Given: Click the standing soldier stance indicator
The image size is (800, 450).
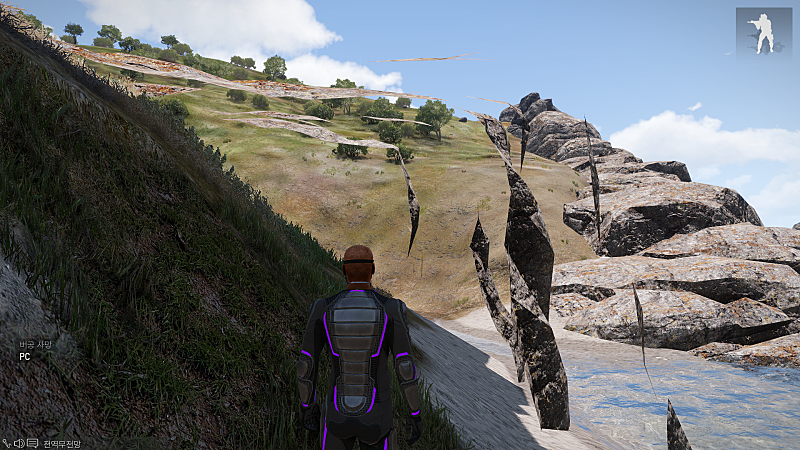Looking at the screenshot, I should point(764,32).
